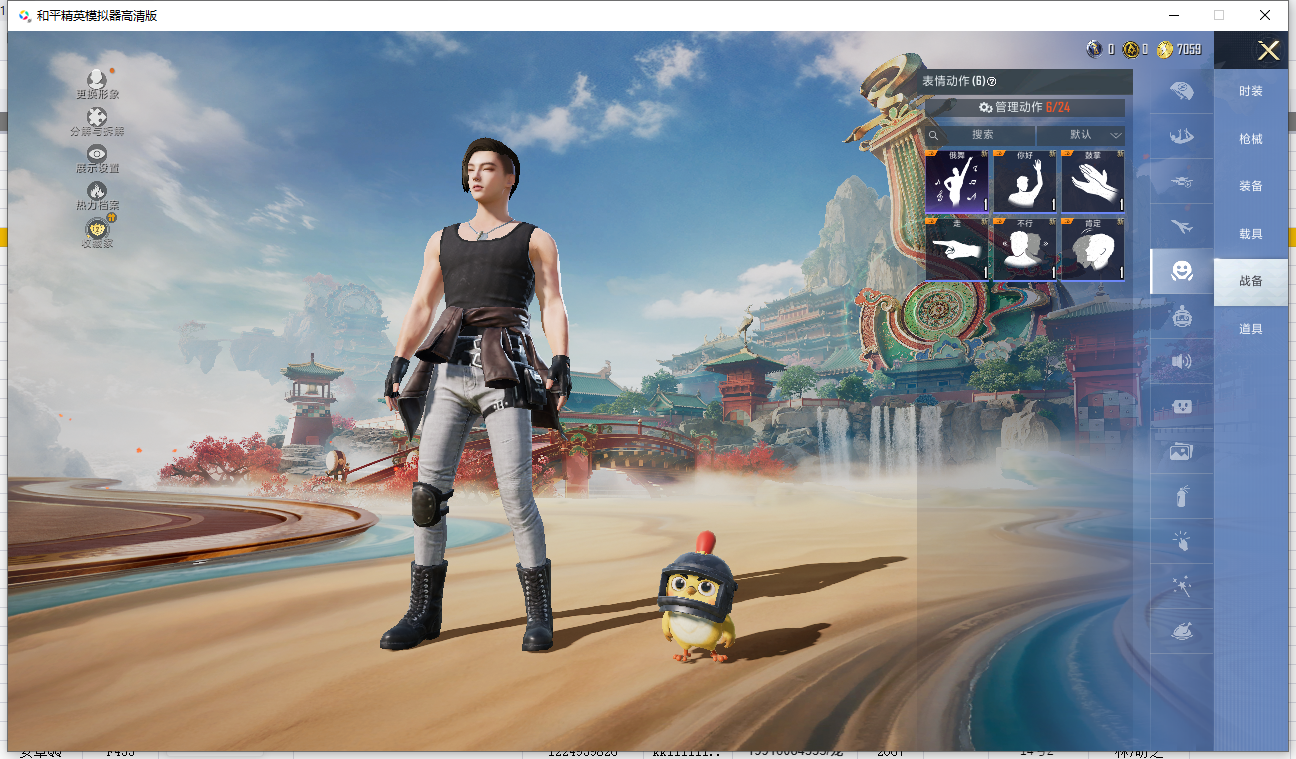The height and width of the screenshot is (759, 1296).
Task: Choose the 肯定 nodding emote
Action: (x=1092, y=249)
